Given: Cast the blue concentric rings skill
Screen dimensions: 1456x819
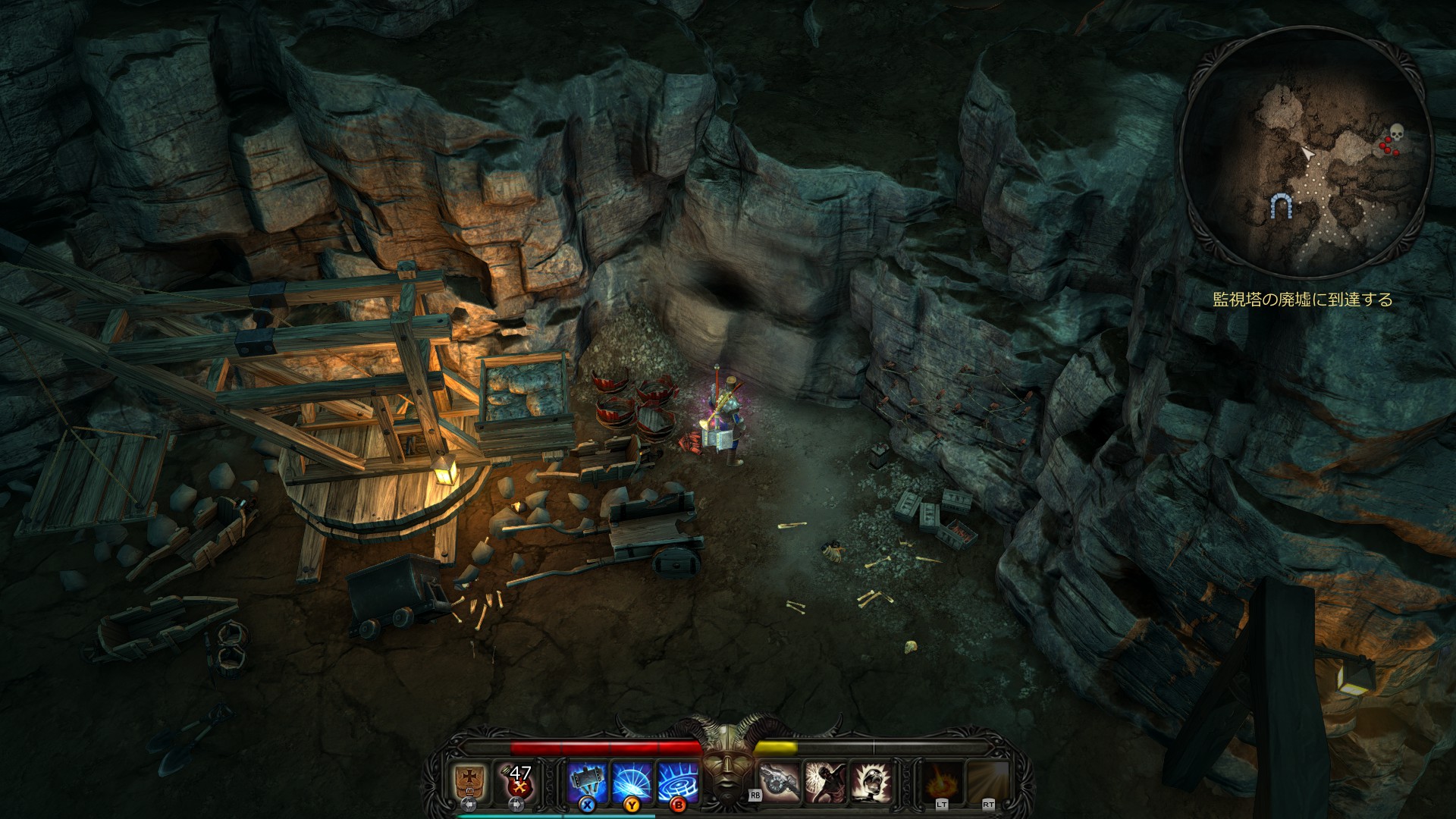Looking at the screenshot, I should pos(678,781).
